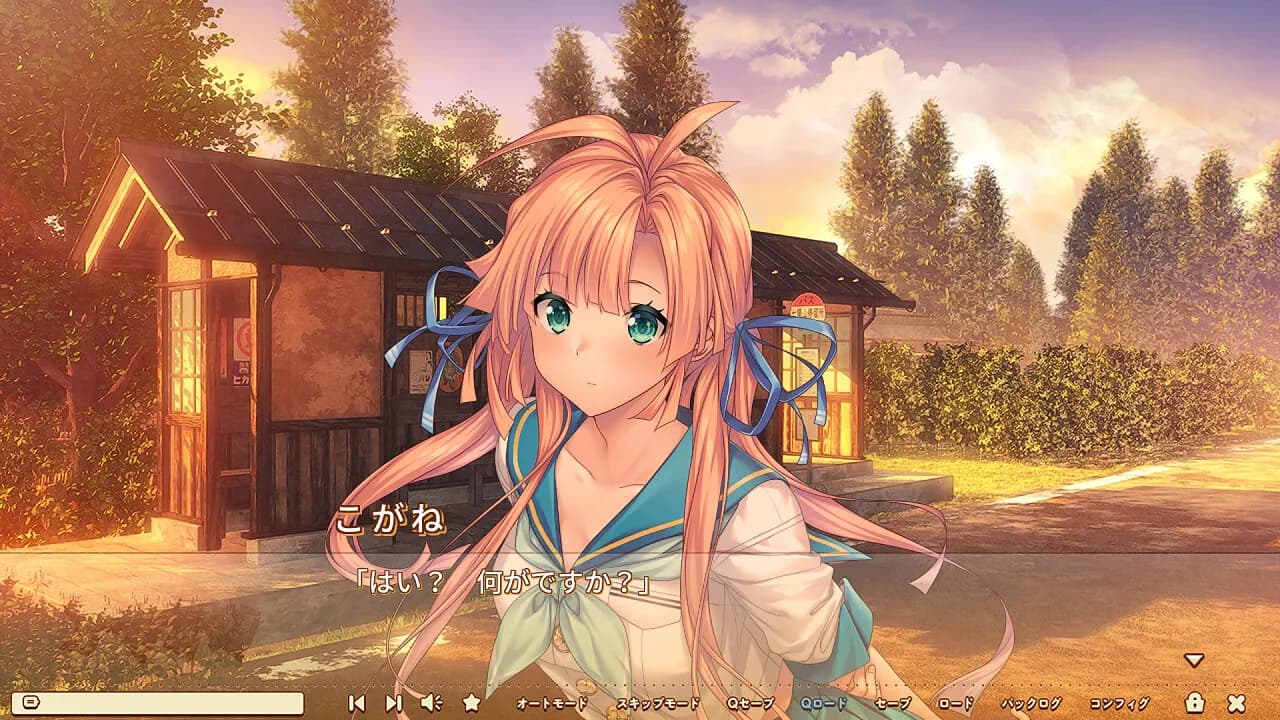Viewport: 1280px width, 720px height.
Task: Open the セーブ save screen
Action: click(893, 704)
